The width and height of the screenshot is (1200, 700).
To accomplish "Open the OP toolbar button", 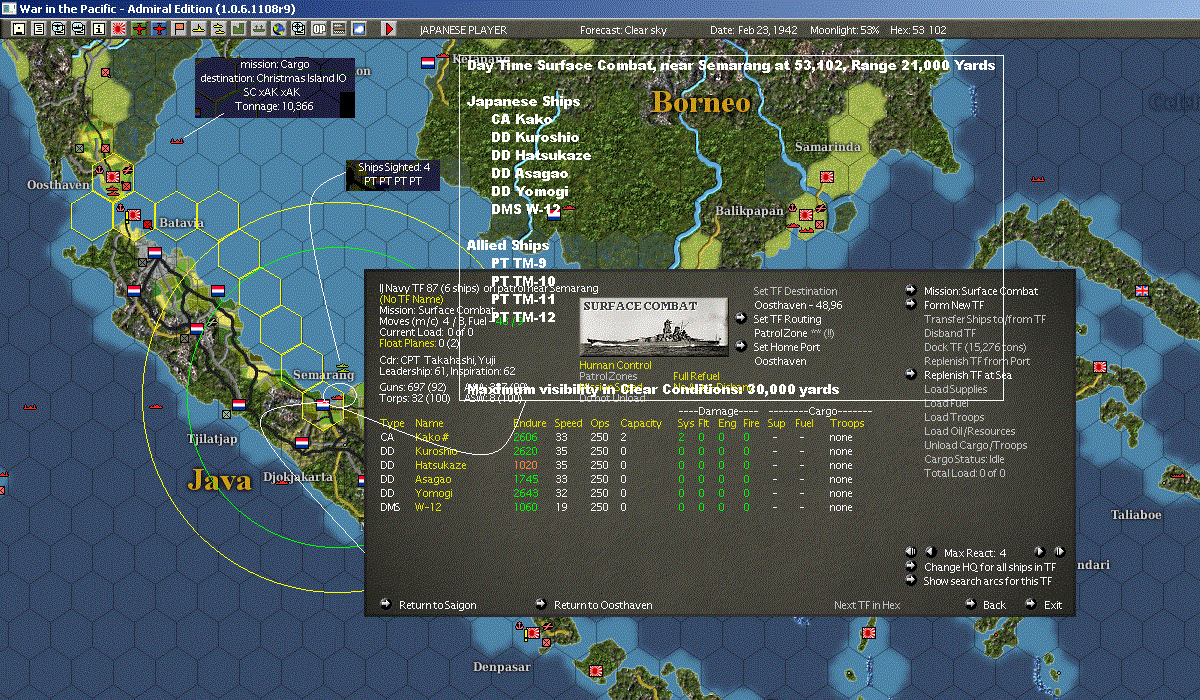I will [x=321, y=29].
